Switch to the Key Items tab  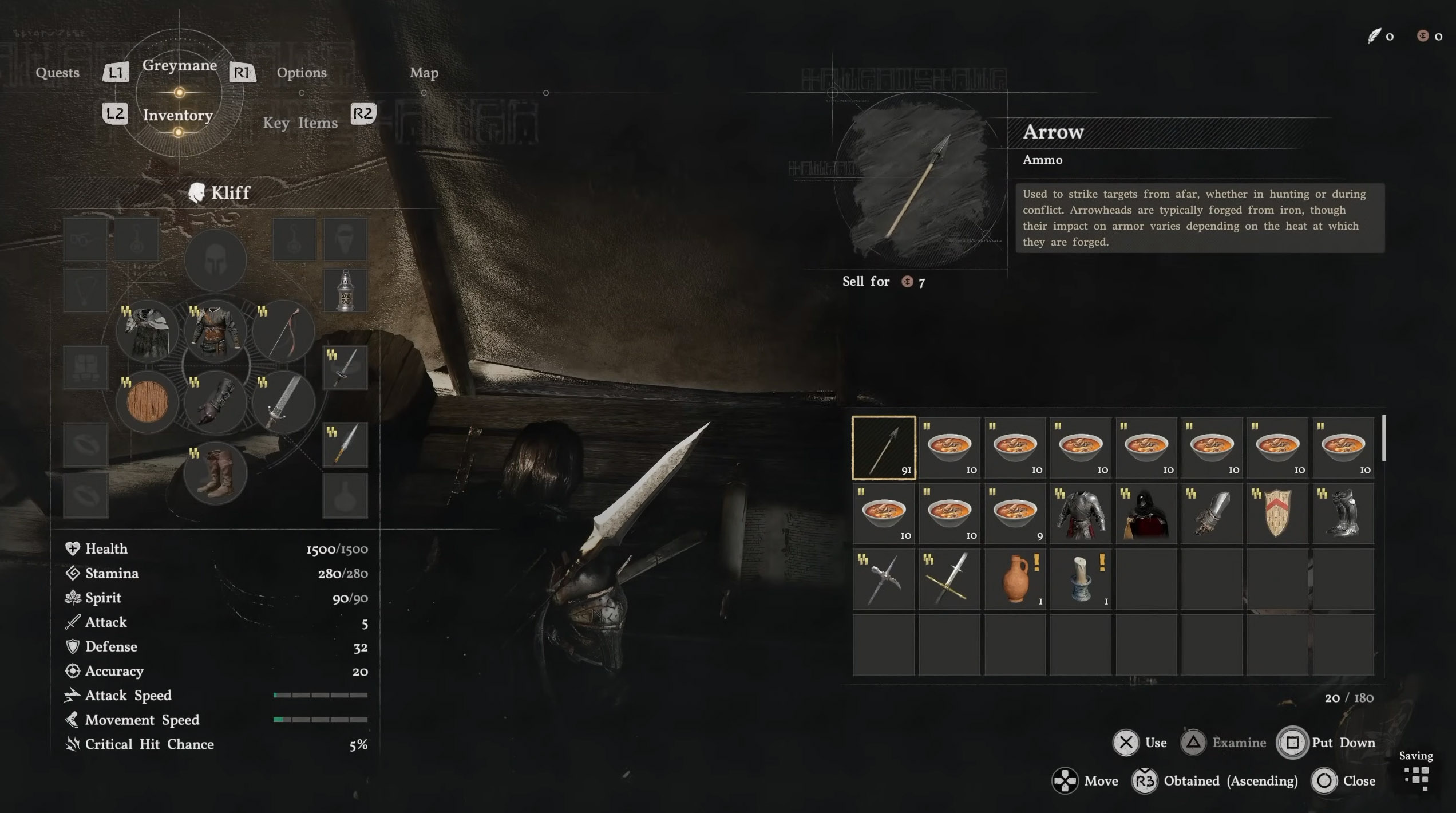(x=300, y=123)
